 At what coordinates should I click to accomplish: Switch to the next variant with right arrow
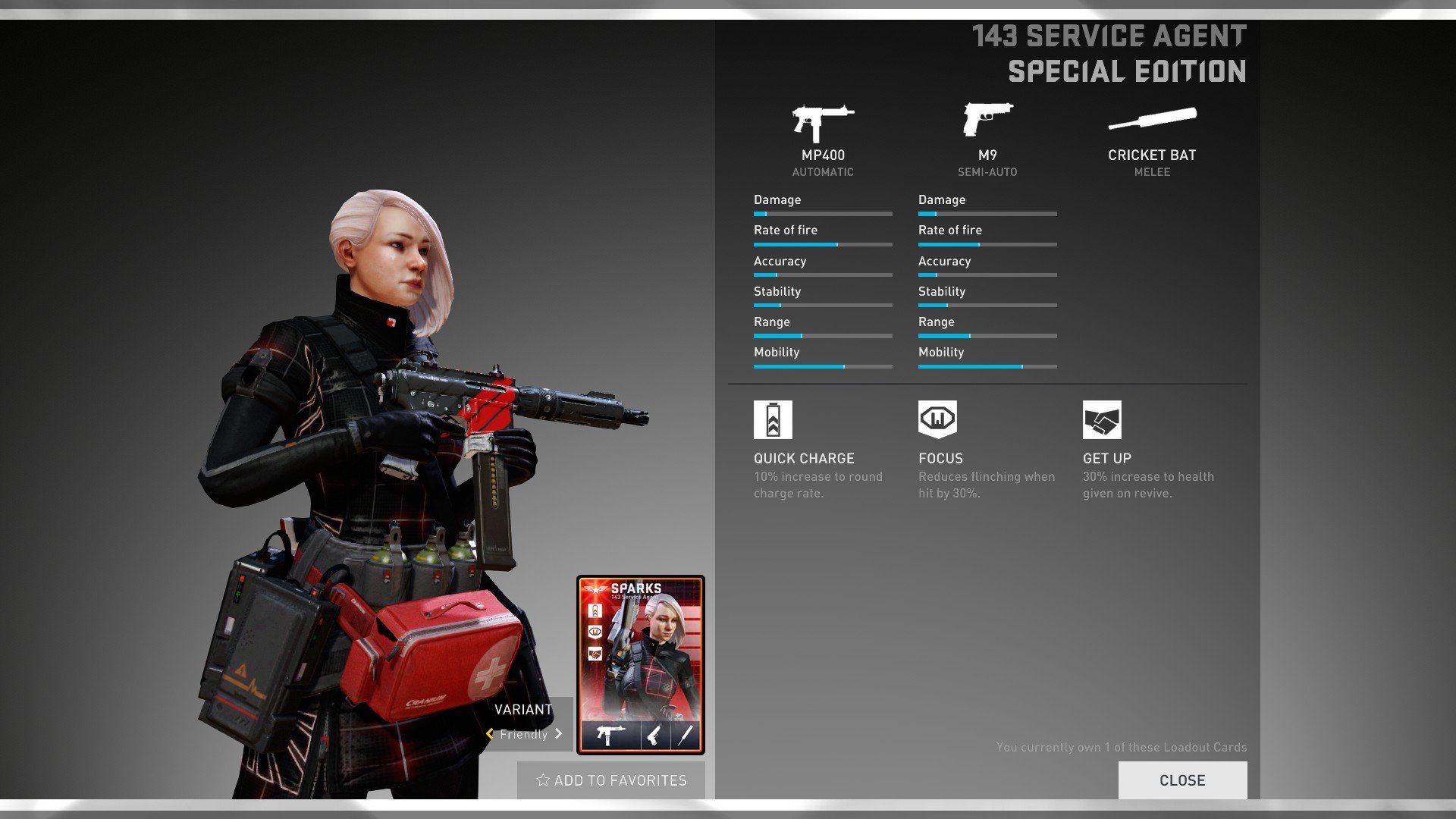[x=559, y=734]
